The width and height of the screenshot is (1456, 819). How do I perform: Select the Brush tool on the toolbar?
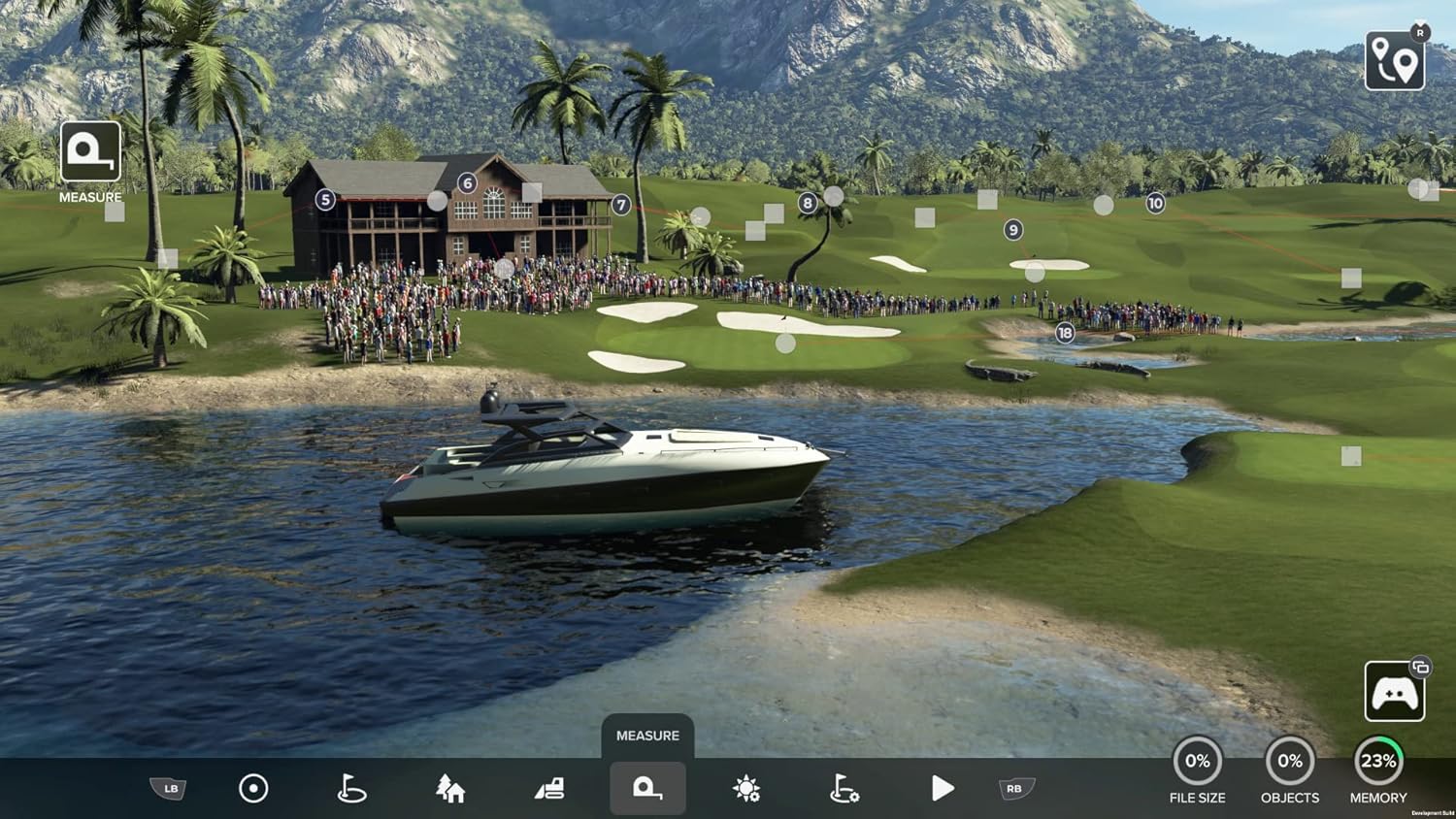click(x=254, y=789)
